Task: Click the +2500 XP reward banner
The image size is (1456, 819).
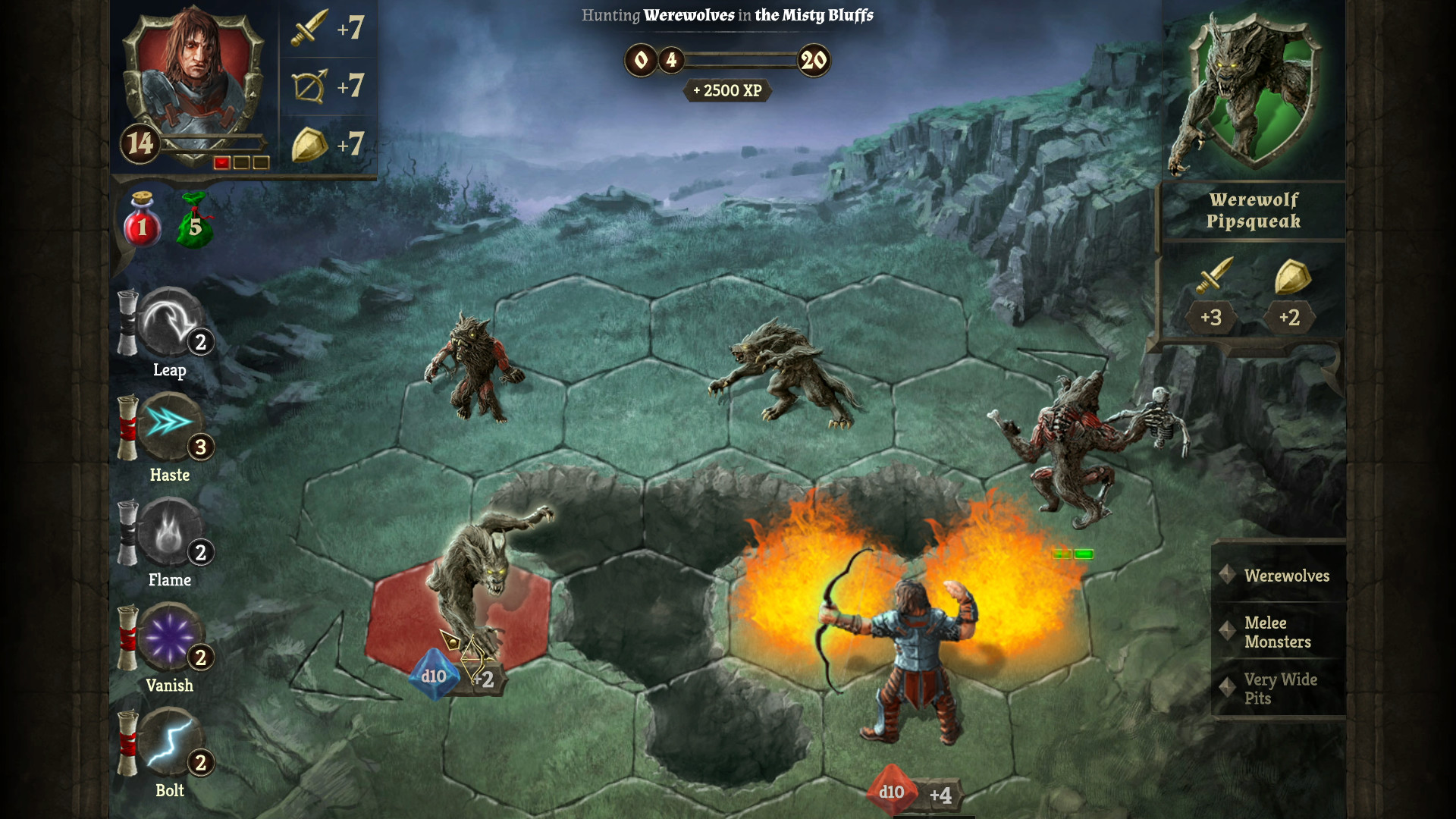Action: 726,91
